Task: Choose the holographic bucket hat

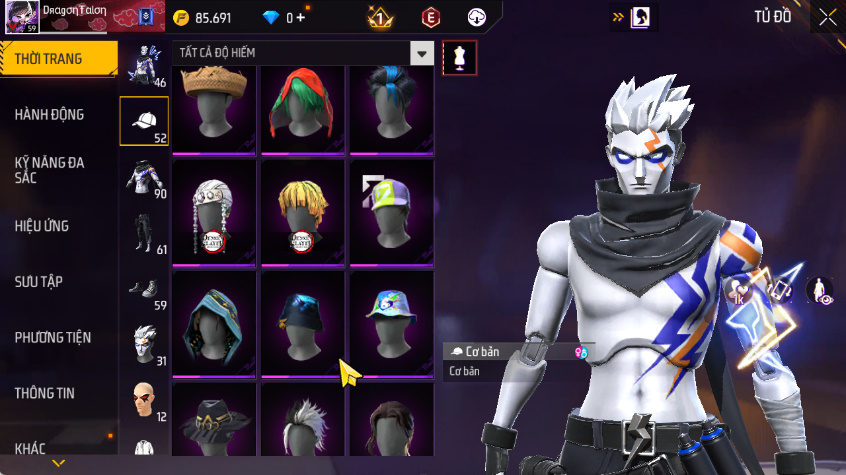Action: (x=391, y=323)
